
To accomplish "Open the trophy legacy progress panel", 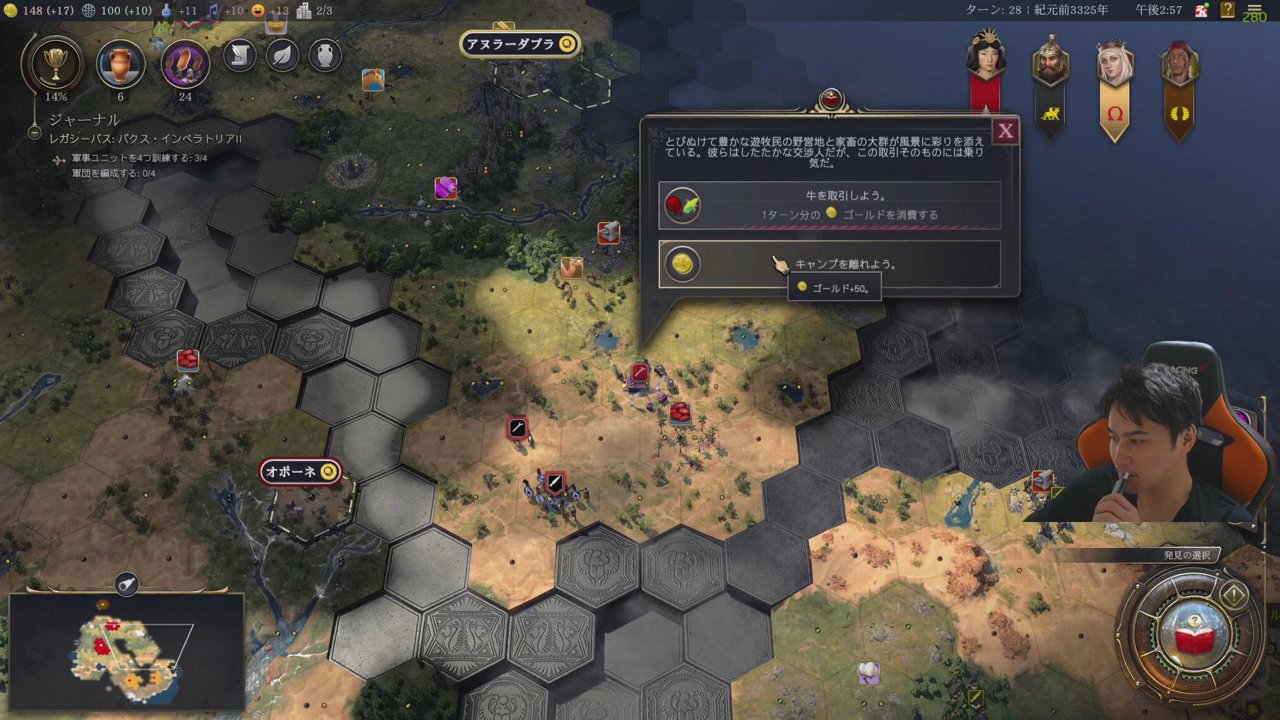I will click(x=55, y=64).
